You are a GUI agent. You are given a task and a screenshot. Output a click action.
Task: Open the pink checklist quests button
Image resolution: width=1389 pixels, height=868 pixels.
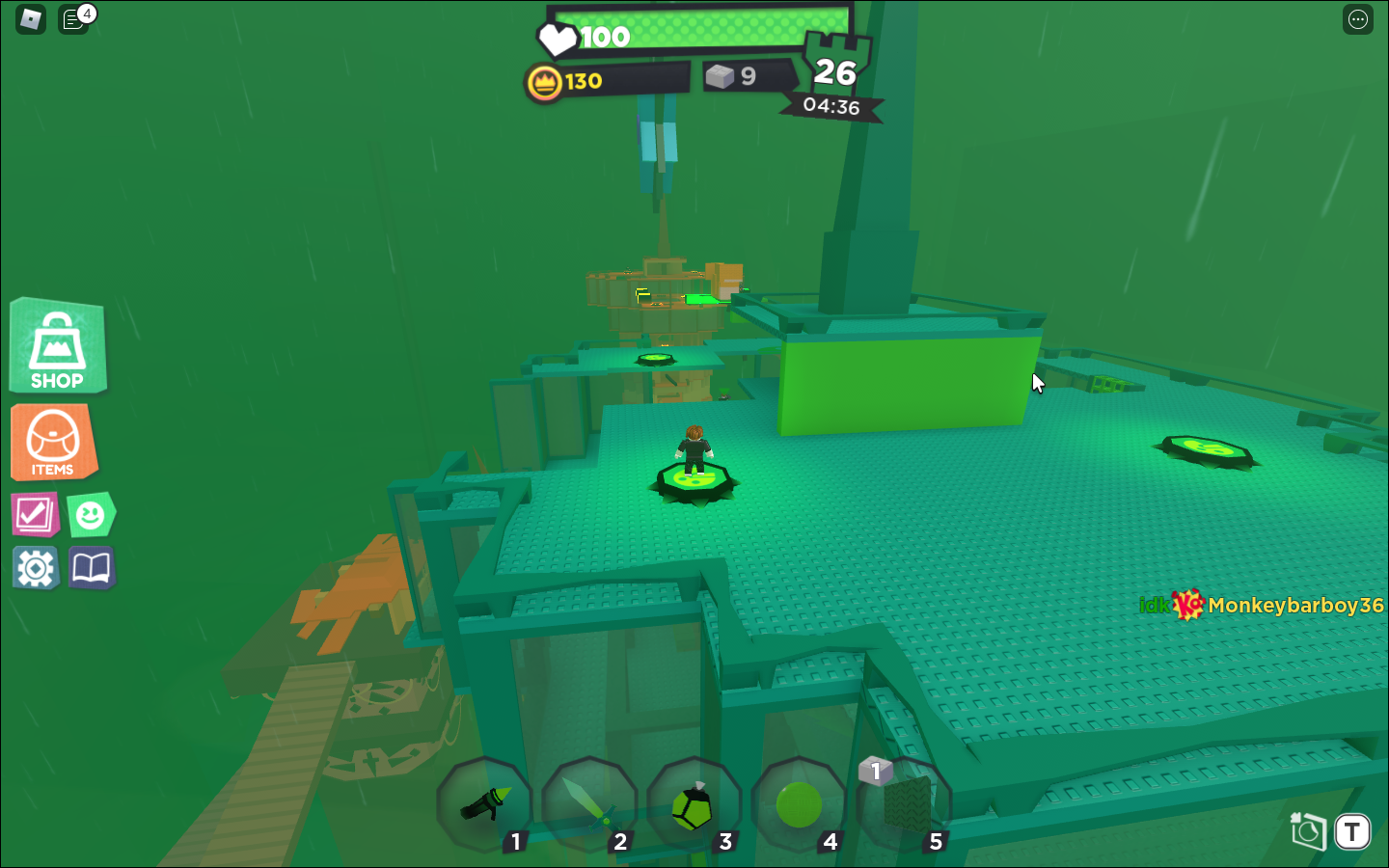(35, 514)
